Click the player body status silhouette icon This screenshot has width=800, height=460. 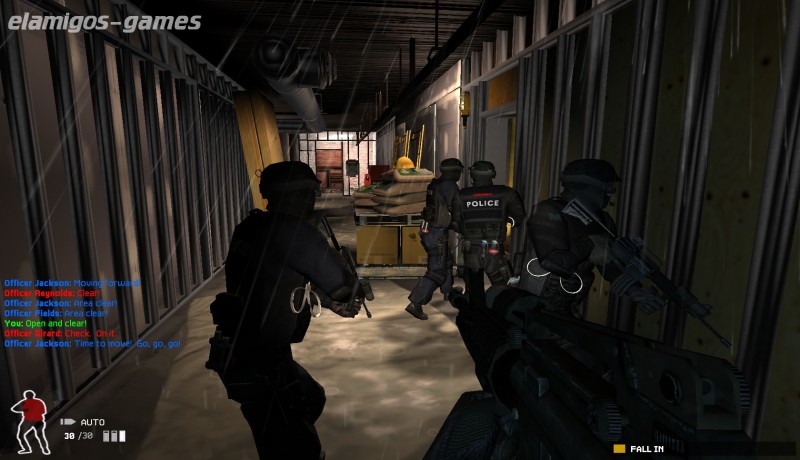[30, 419]
